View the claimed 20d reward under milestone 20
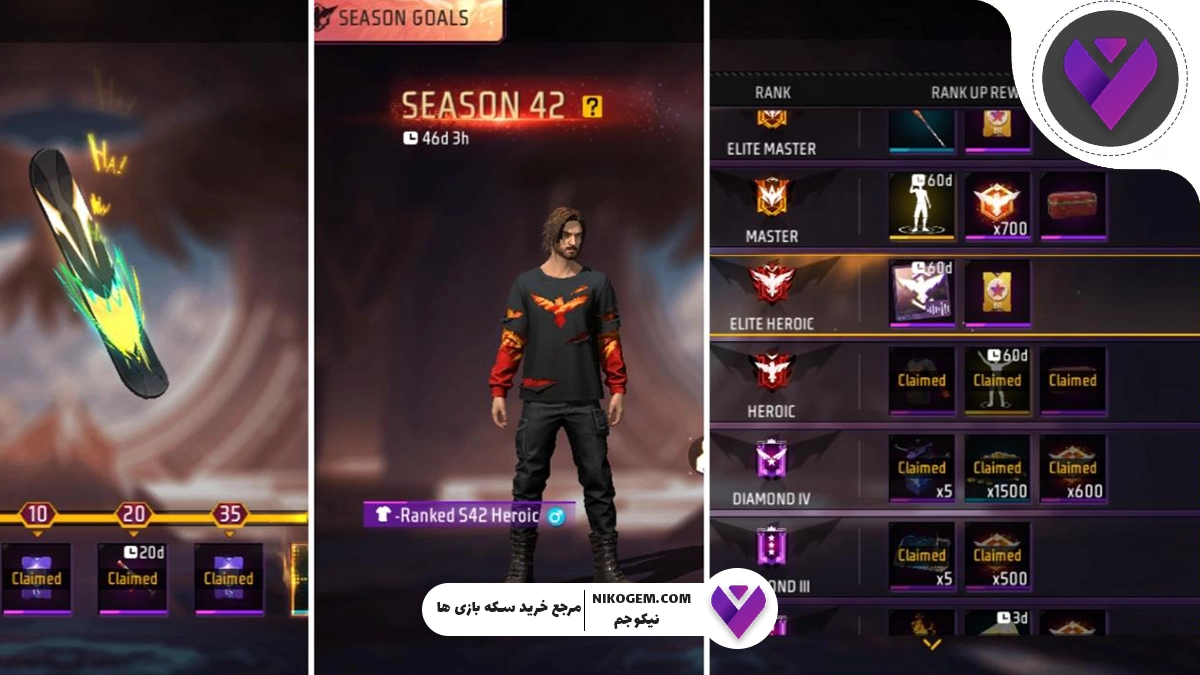 pyautogui.click(x=132, y=578)
